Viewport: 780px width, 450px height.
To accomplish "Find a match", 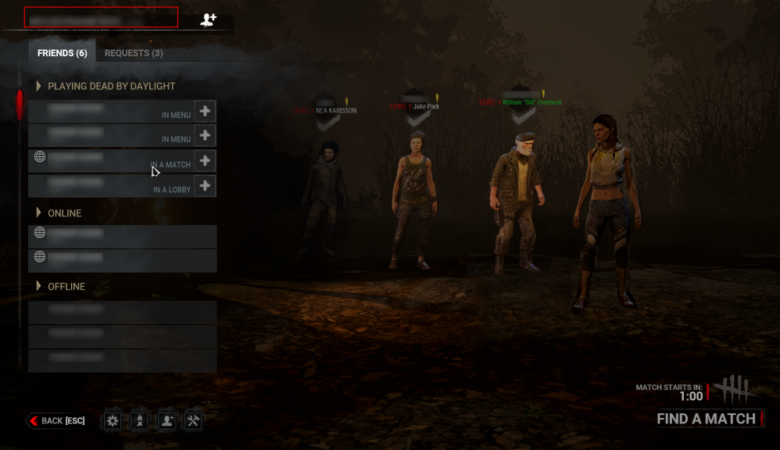I will [706, 419].
